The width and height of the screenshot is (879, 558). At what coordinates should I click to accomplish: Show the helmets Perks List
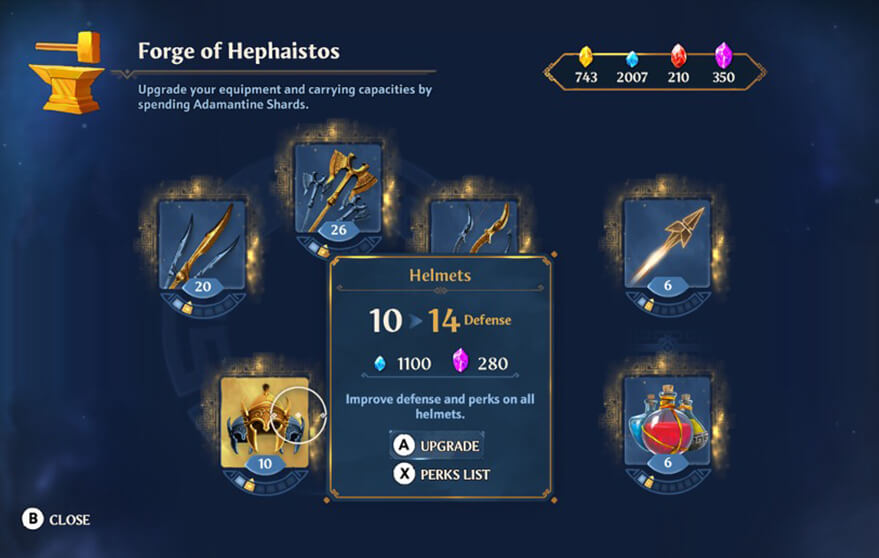441,474
